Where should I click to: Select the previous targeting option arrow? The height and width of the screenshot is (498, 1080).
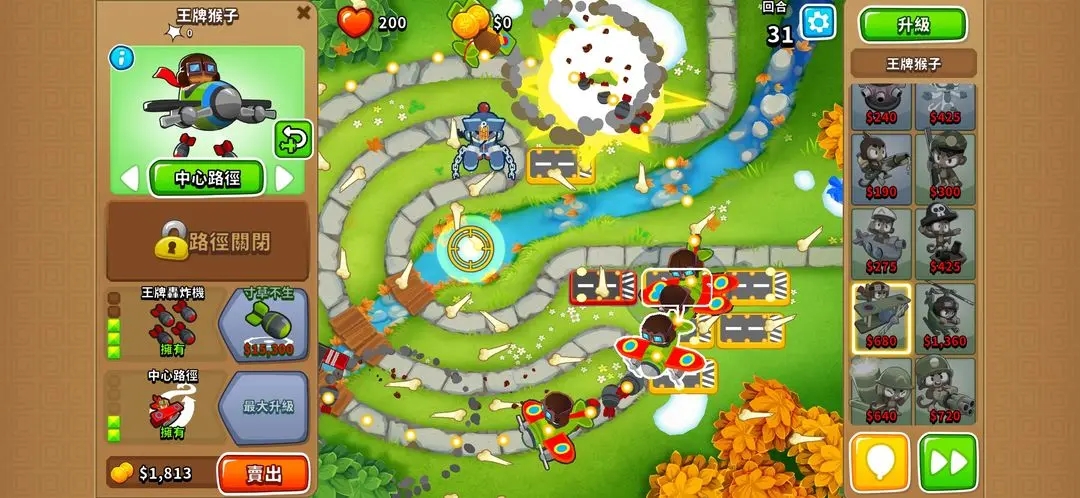pos(129,179)
